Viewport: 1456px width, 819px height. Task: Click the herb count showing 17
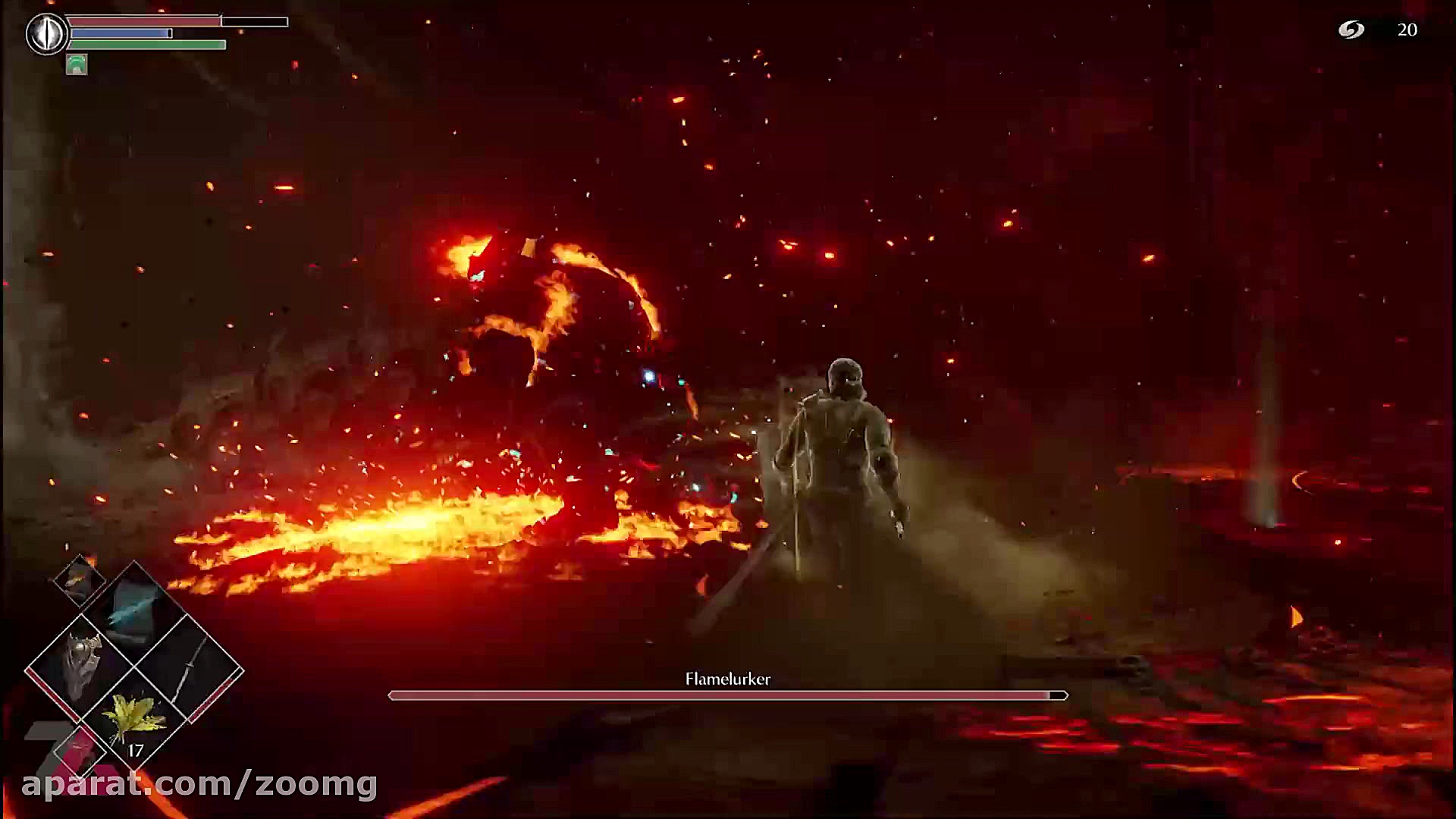135,750
